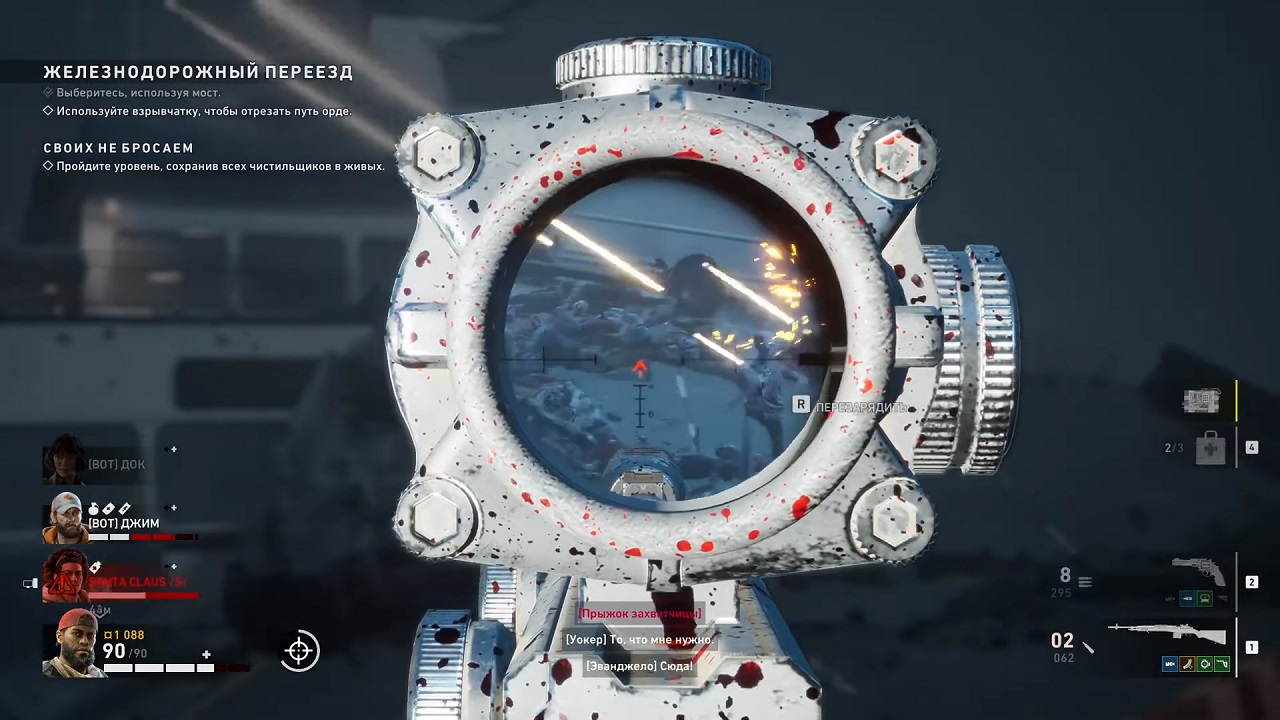Activate the crosshair ability icon
Viewport: 1280px width, 720px height.
coord(299,651)
